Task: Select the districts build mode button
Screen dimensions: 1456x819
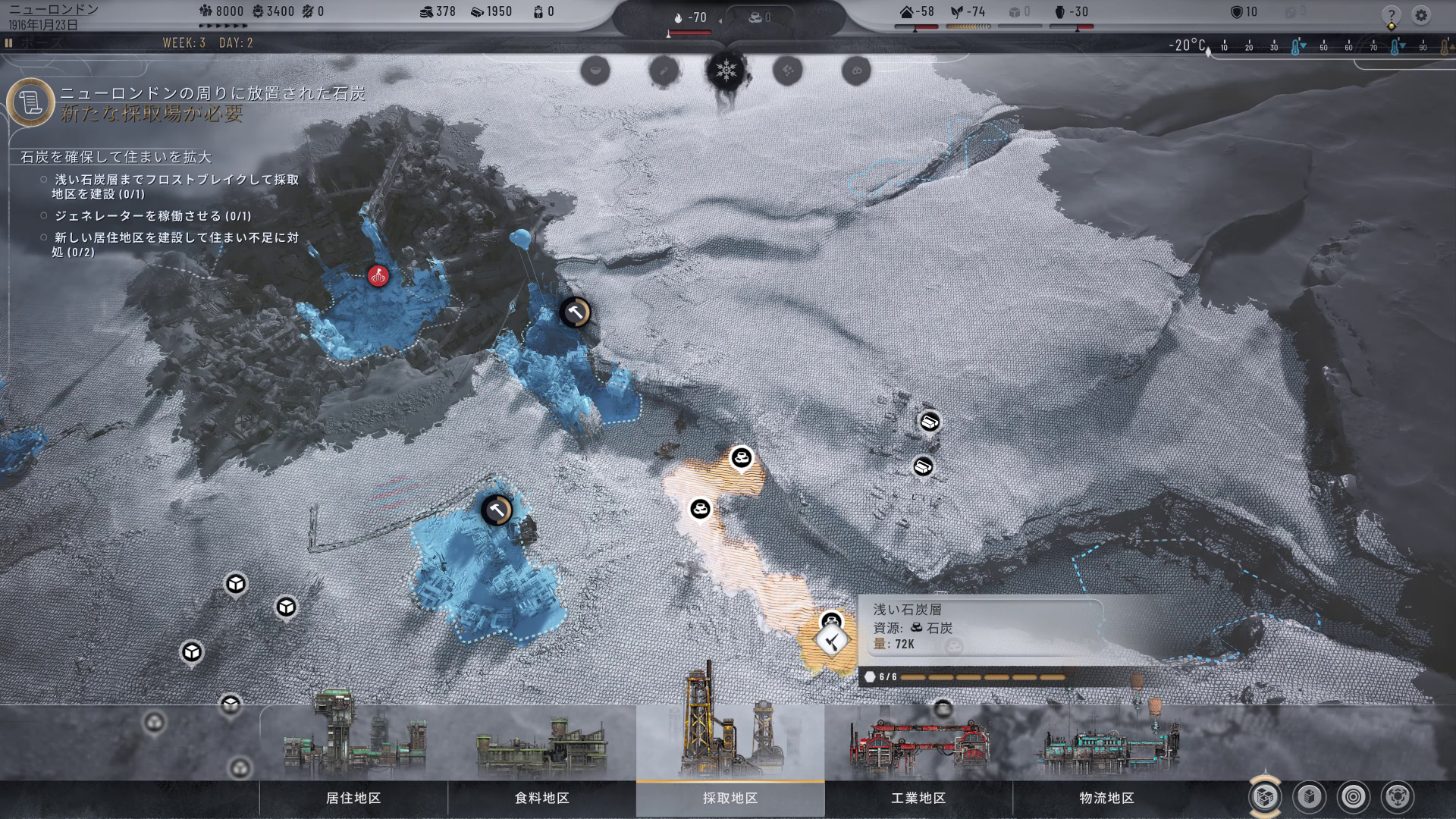Action: point(1265,796)
